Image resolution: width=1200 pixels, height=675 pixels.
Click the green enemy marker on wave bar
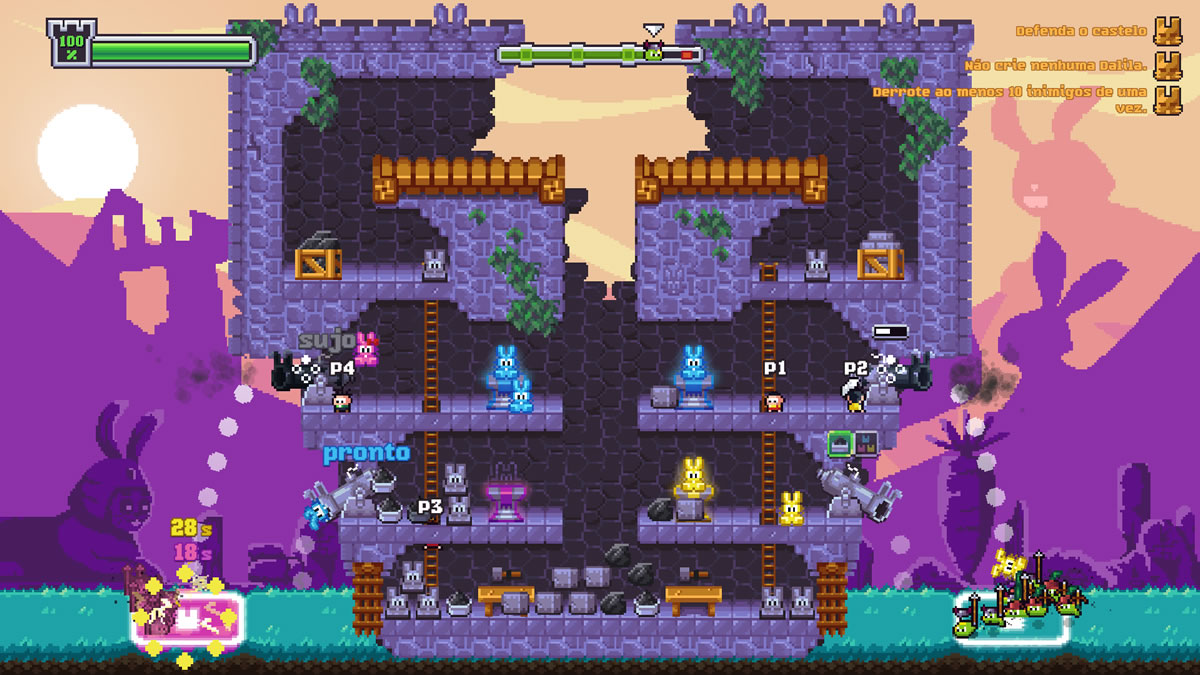pyautogui.click(x=653, y=52)
